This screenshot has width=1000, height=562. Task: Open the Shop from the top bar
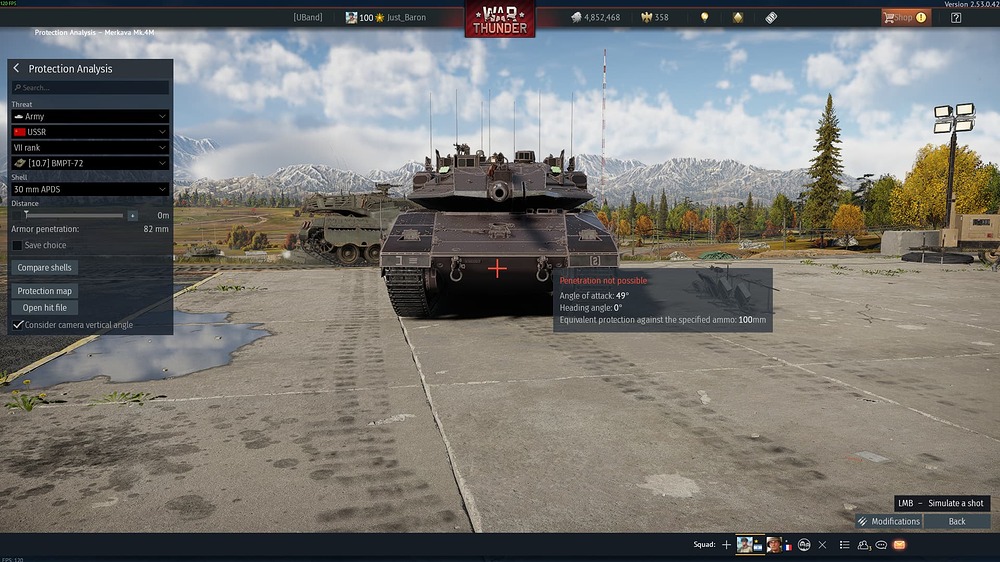(904, 17)
